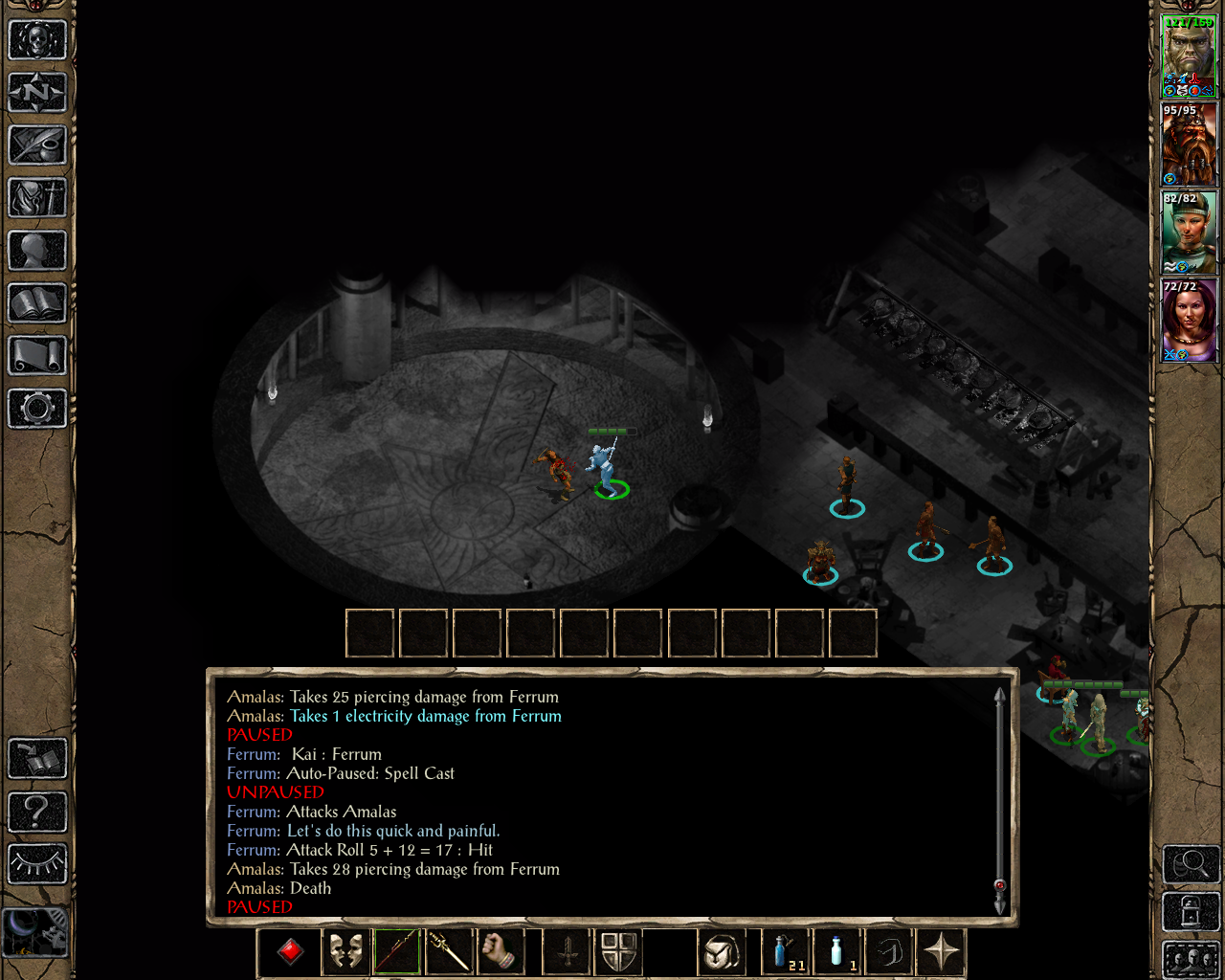This screenshot has width=1225, height=980.
Task: Click the skull emblem at top left
Action: 36,40
